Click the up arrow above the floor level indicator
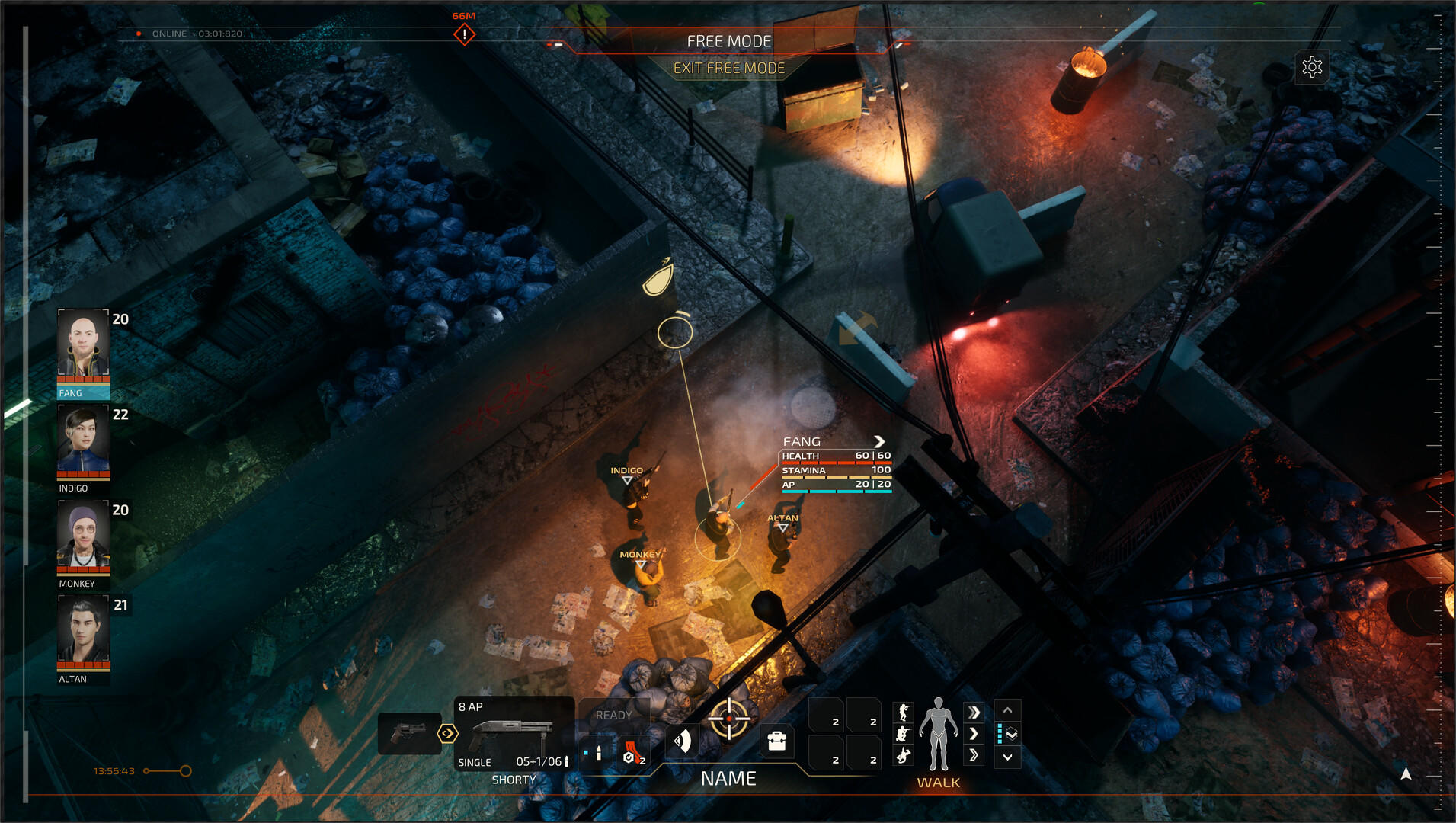The image size is (1456, 823). 1006,710
